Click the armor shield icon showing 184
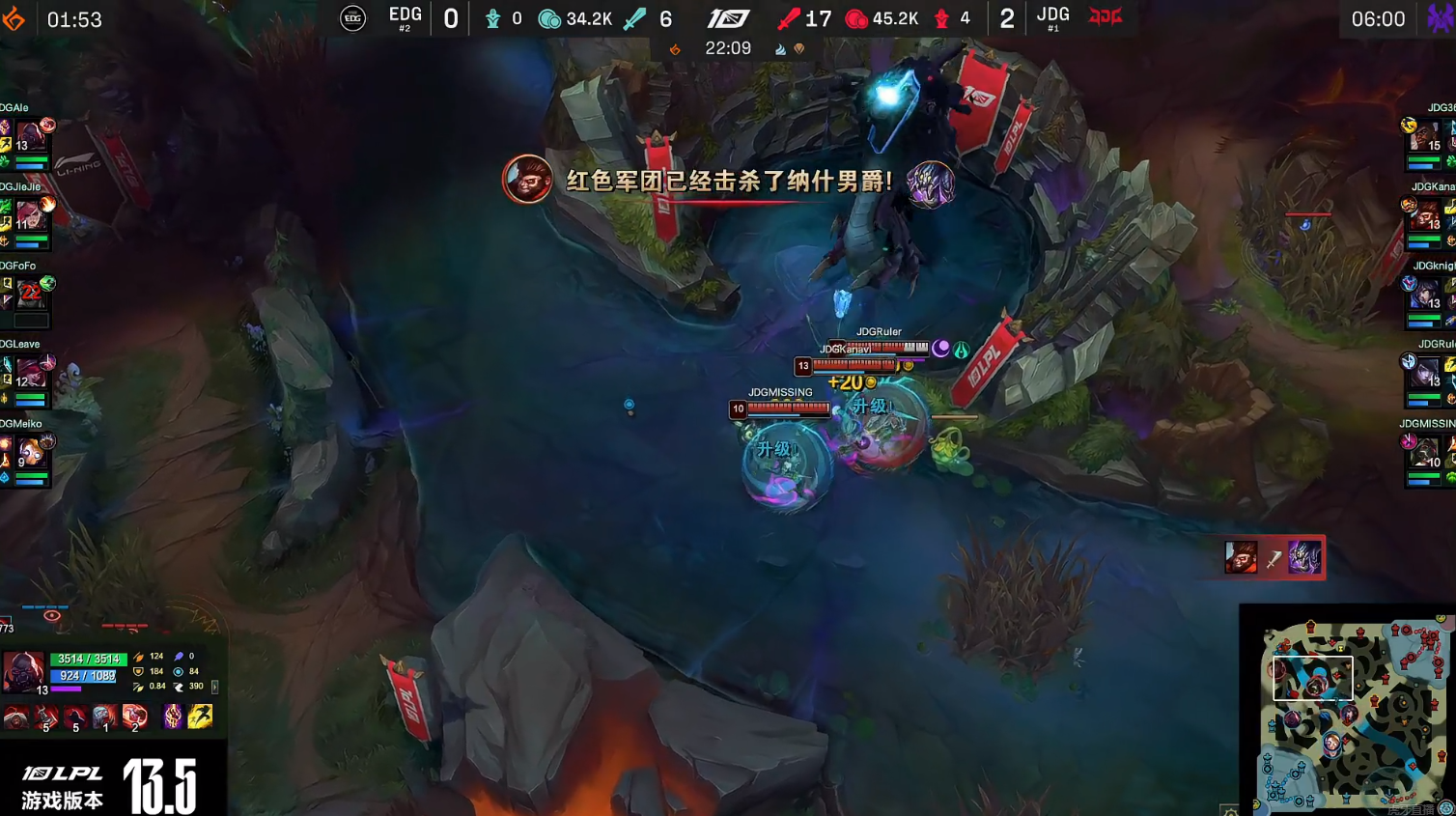Screen dimensions: 1456x816 click(x=137, y=671)
